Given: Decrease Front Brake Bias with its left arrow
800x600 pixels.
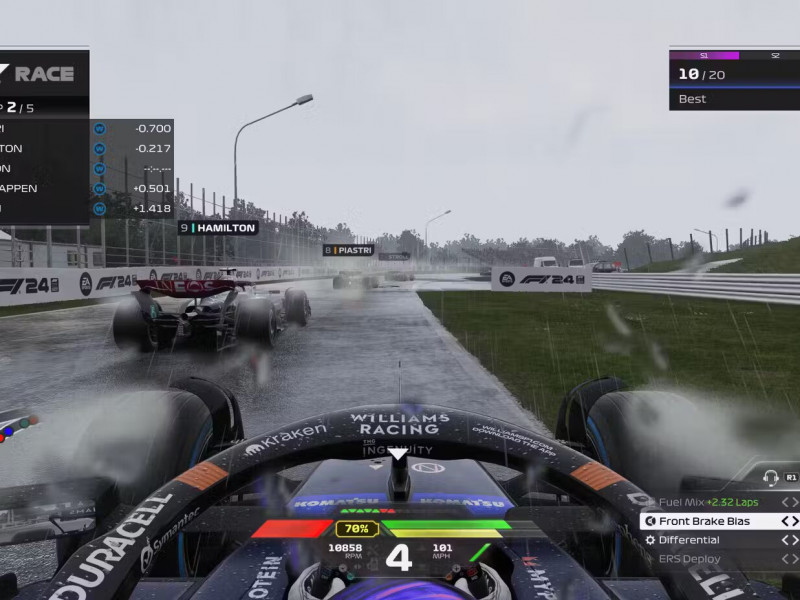Looking at the screenshot, I should click(785, 521).
